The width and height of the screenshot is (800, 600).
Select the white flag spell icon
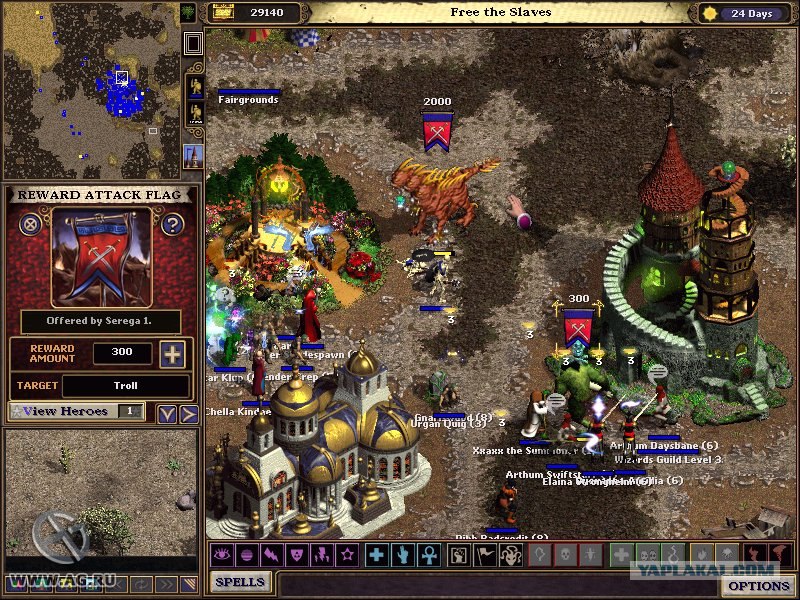[485, 554]
